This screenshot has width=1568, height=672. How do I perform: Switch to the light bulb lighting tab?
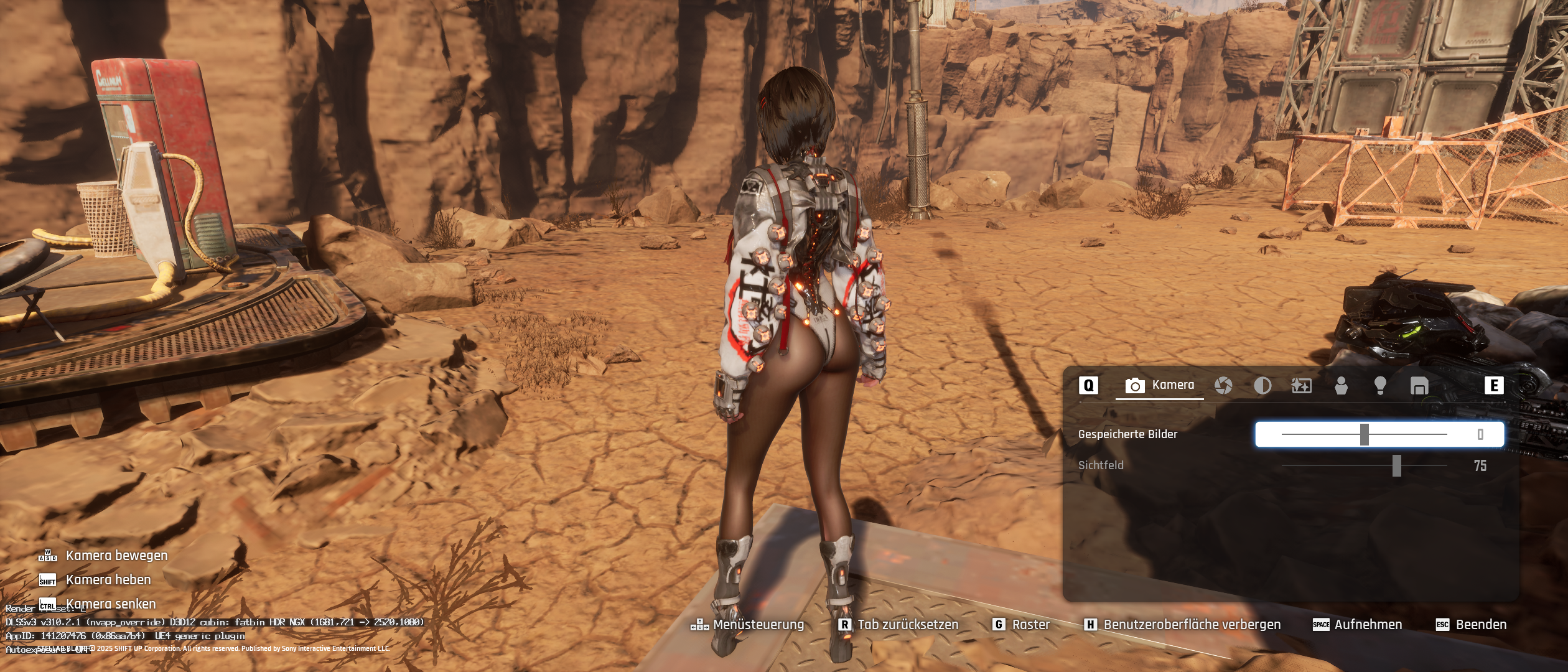(x=1380, y=386)
